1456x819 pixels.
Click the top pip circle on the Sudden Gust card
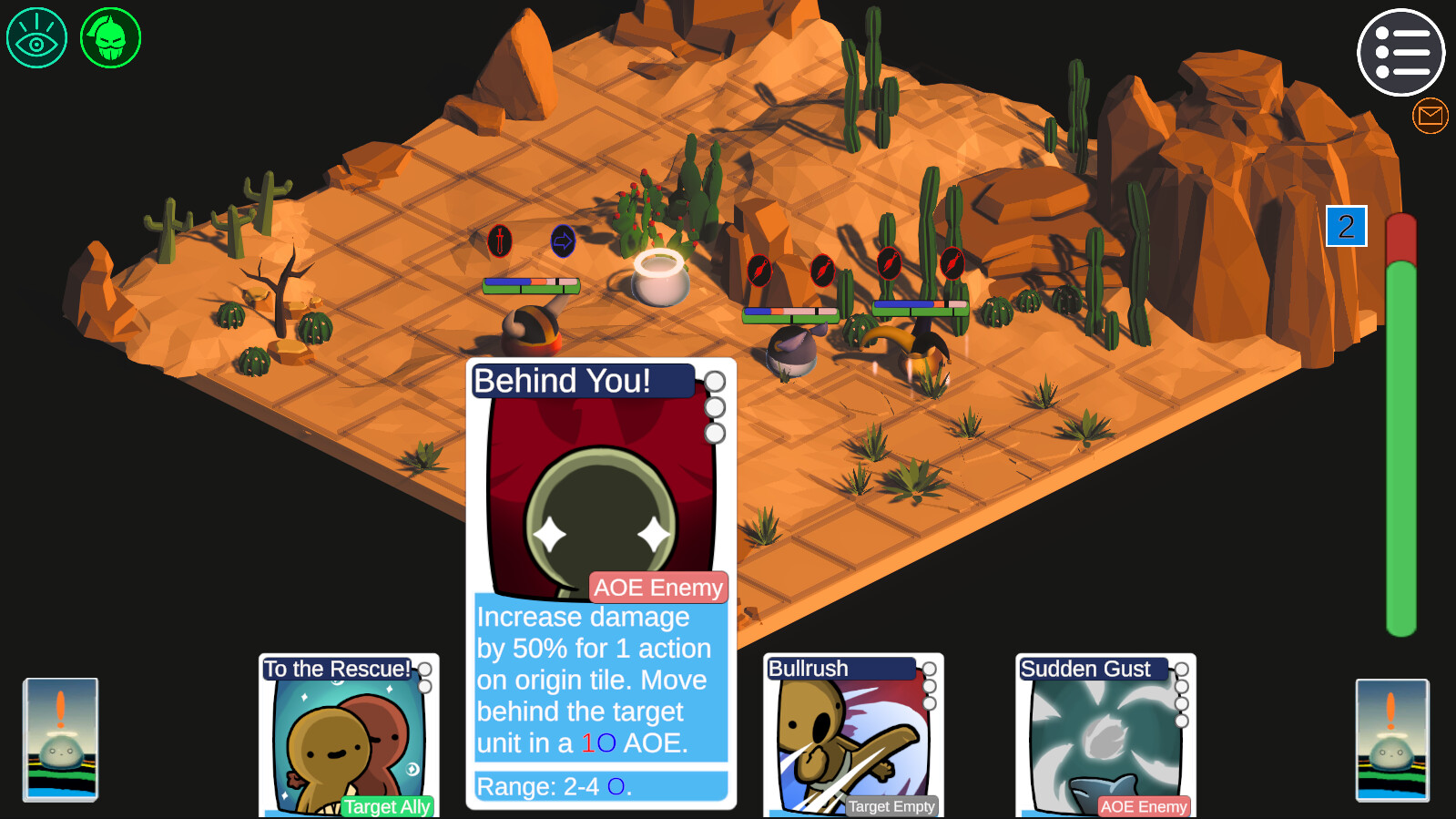1181,669
